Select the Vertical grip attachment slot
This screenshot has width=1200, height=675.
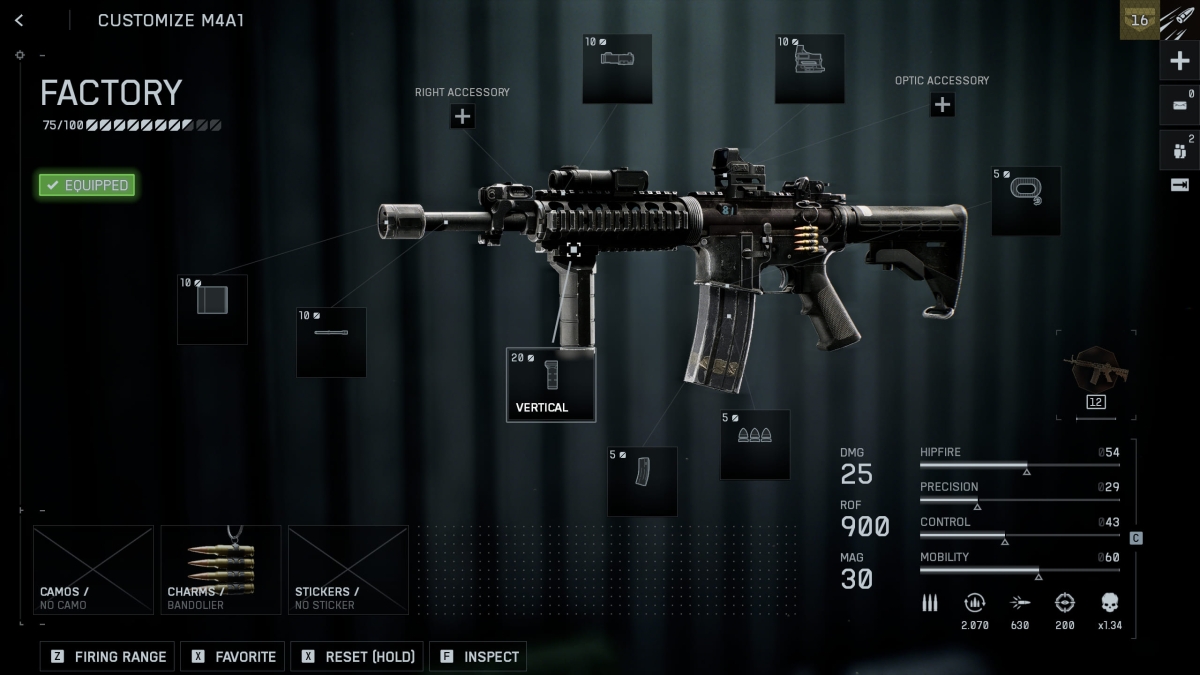(x=551, y=385)
